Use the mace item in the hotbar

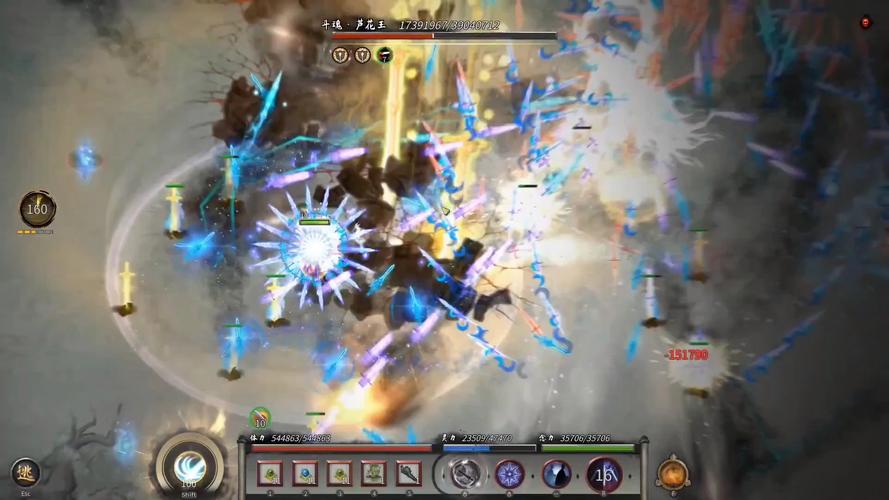[x=408, y=473]
